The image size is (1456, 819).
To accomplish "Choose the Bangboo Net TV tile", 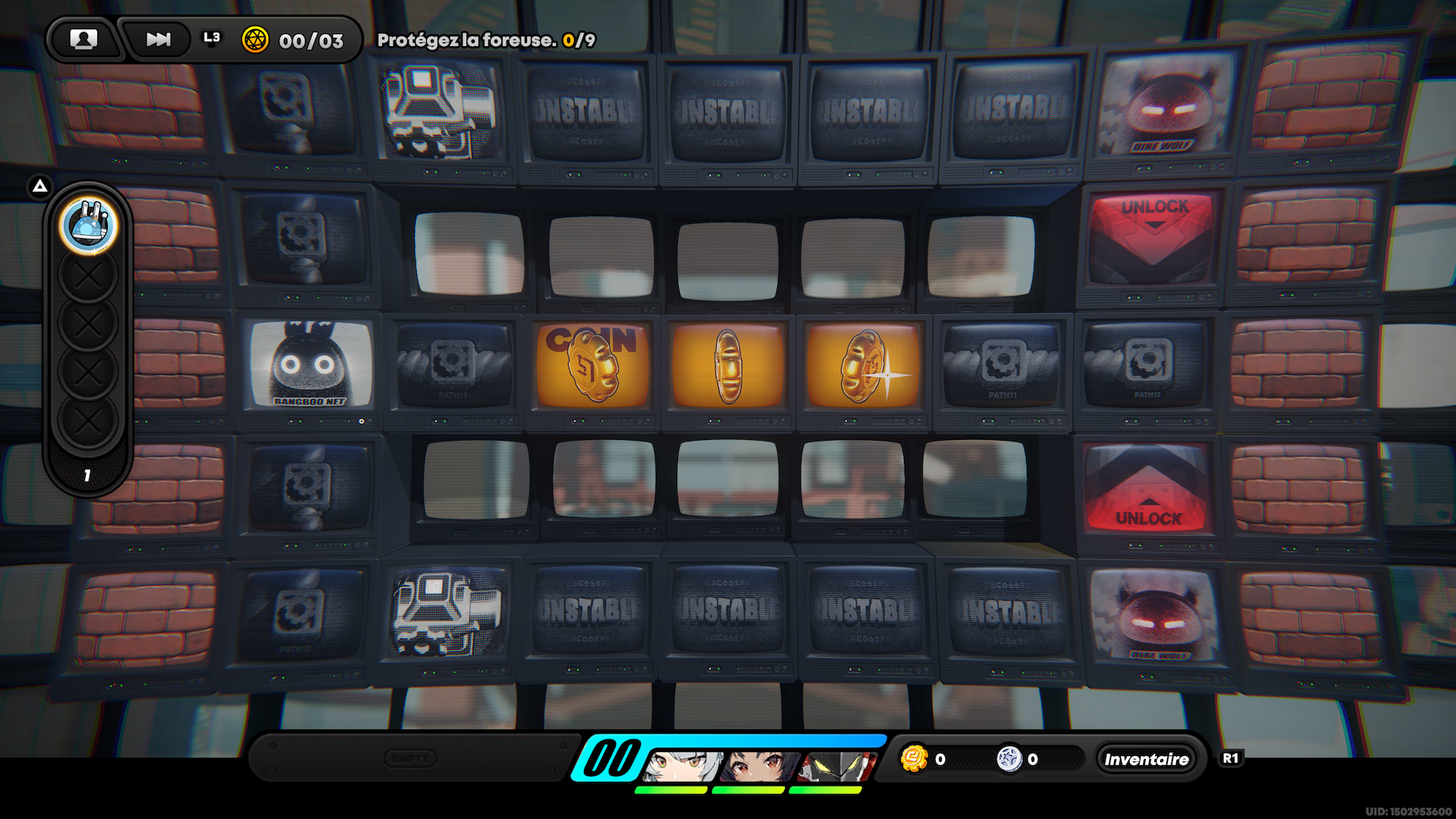I will click(x=311, y=364).
